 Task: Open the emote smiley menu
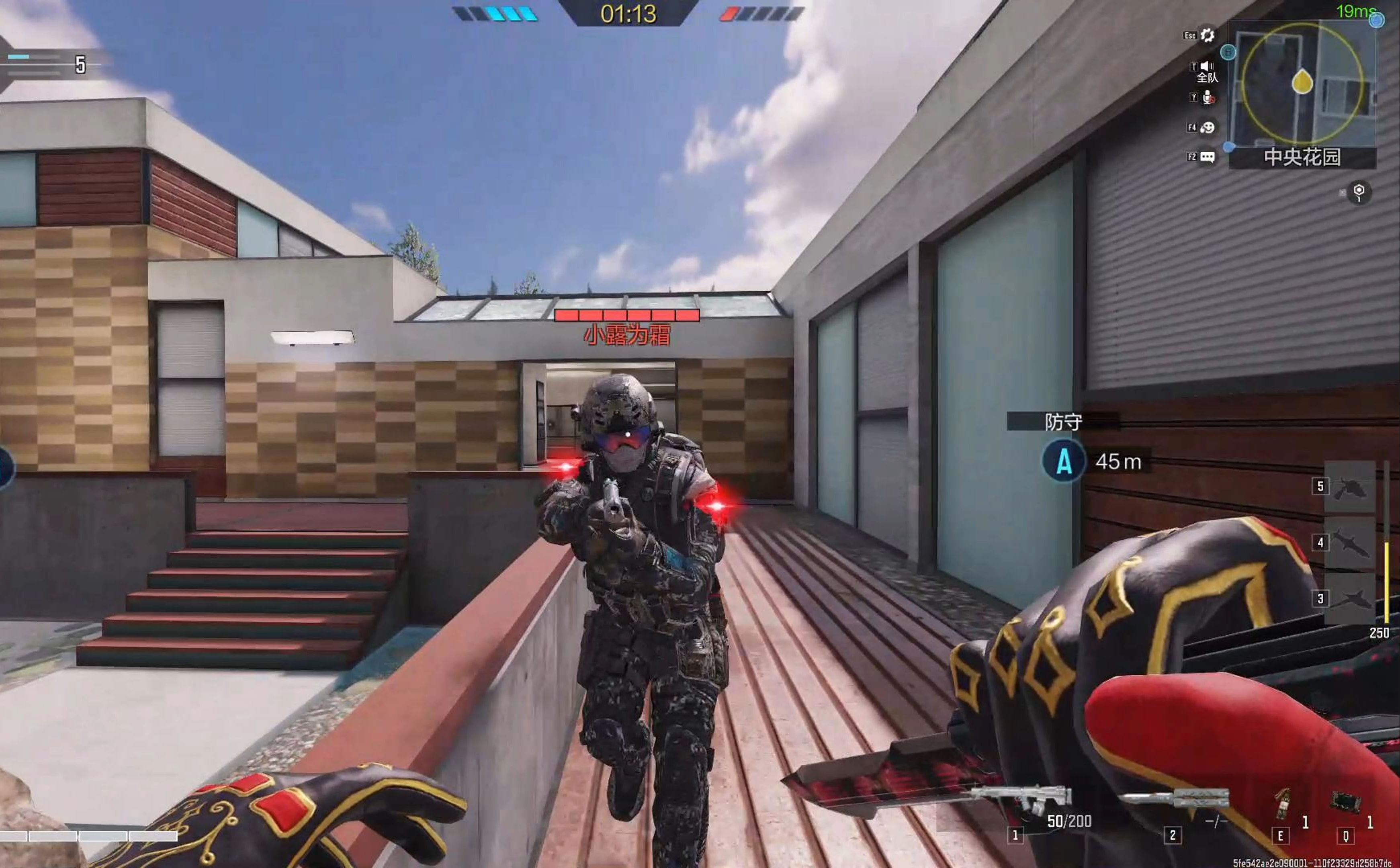[x=1207, y=127]
